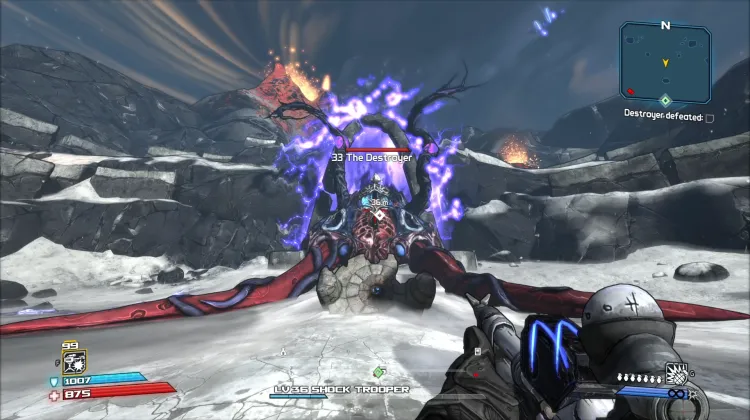Click the yellow player arrow on minimap
The width and height of the screenshot is (750, 420).
pyautogui.click(x=665, y=62)
